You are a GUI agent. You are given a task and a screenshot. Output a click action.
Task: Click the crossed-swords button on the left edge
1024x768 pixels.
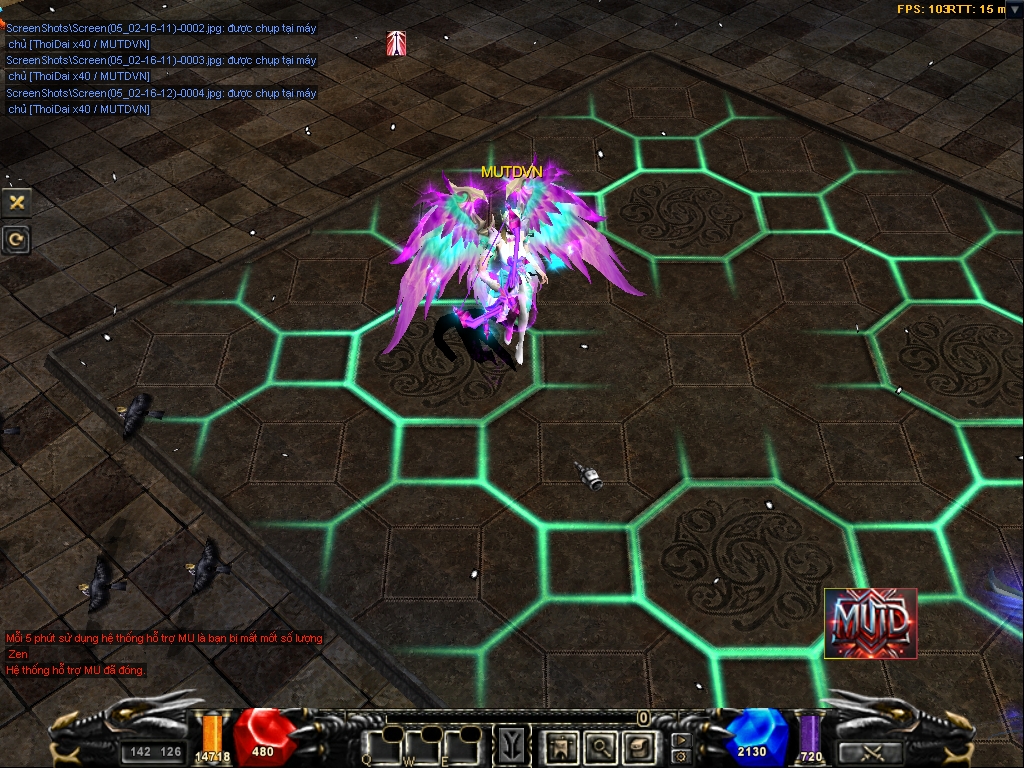tap(16, 202)
